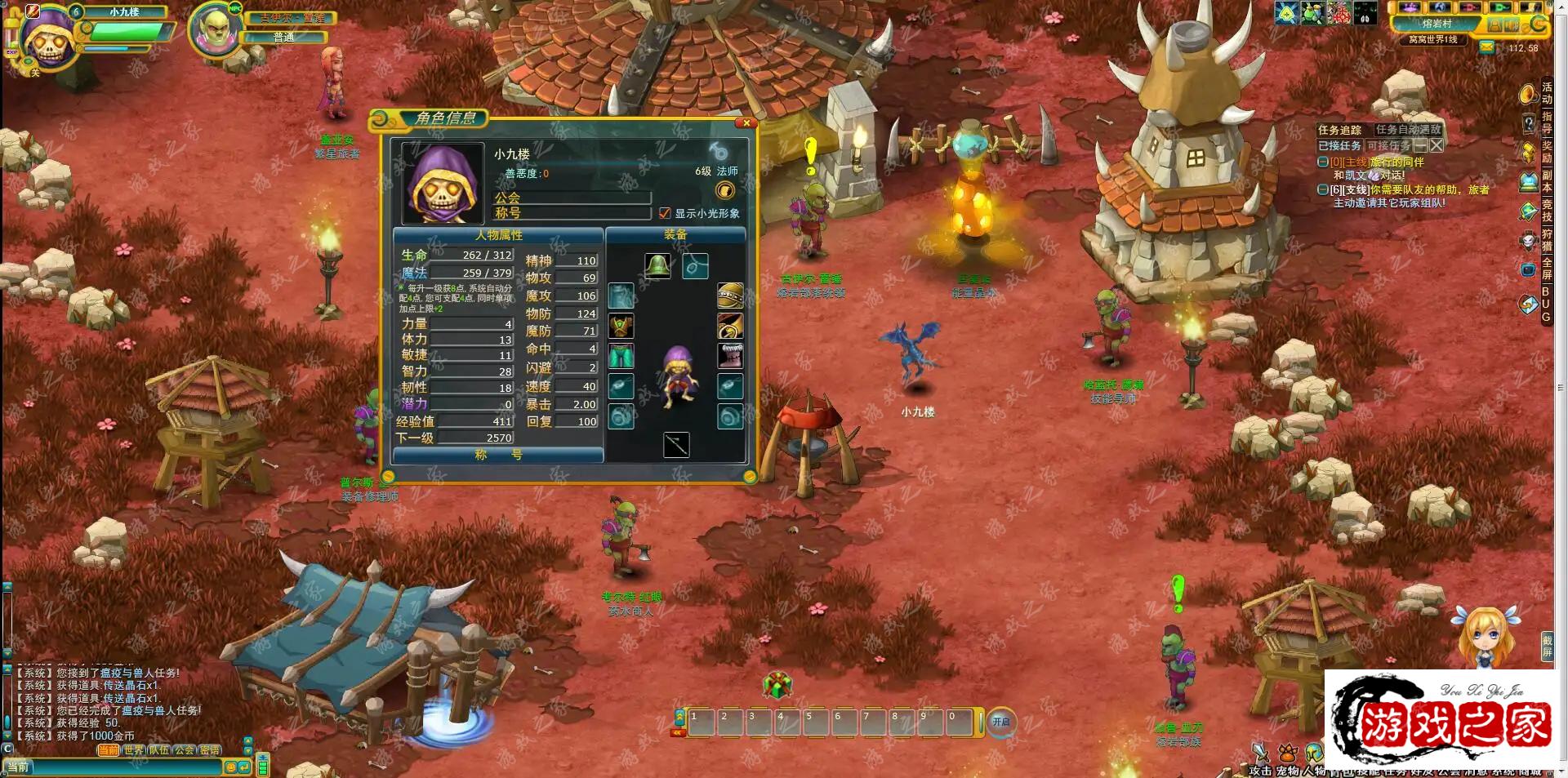Select the green trousers equipment slot
The width and height of the screenshot is (1568, 778).
coord(621,356)
